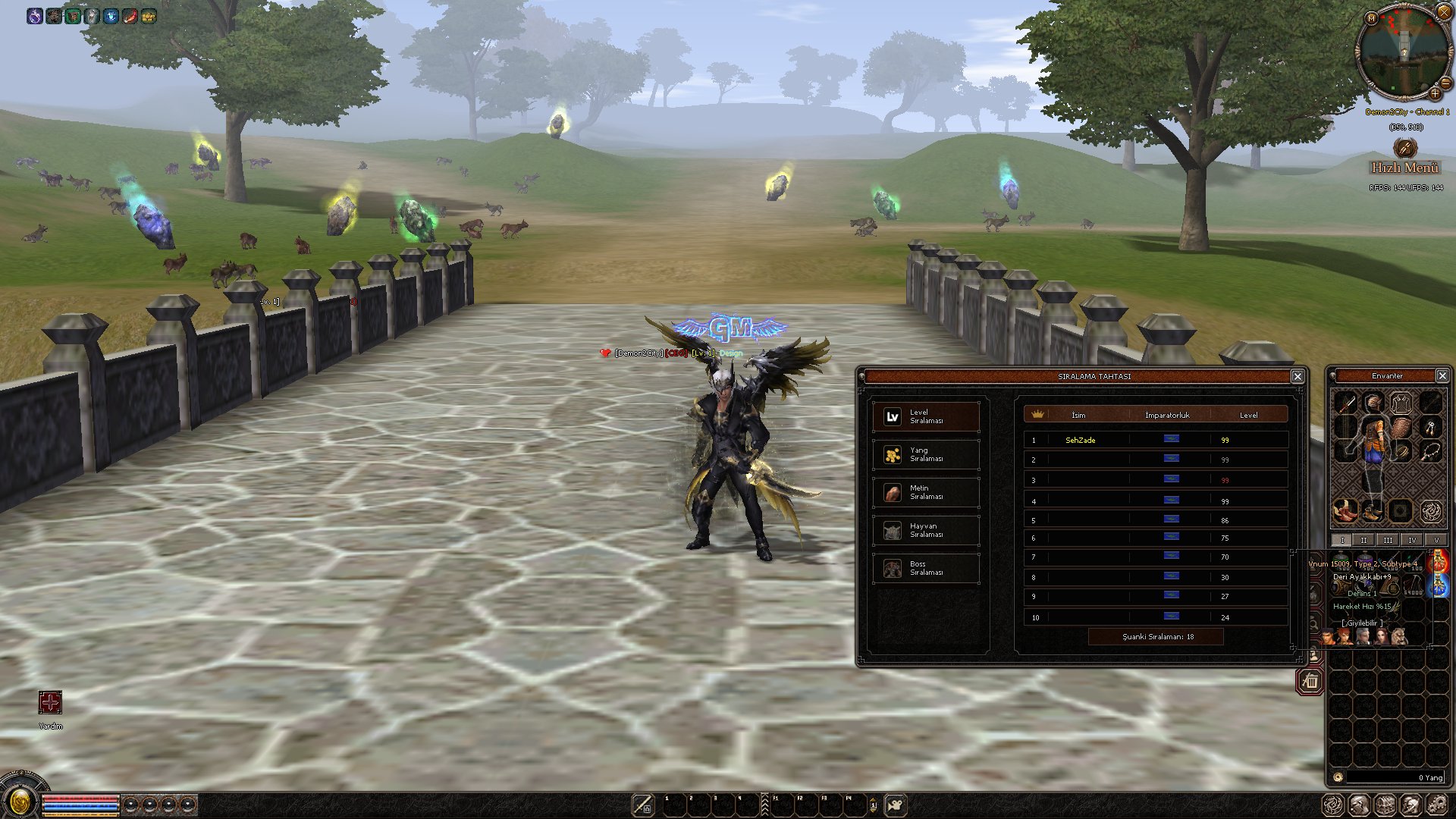Switch to inventory page II

click(1363, 540)
